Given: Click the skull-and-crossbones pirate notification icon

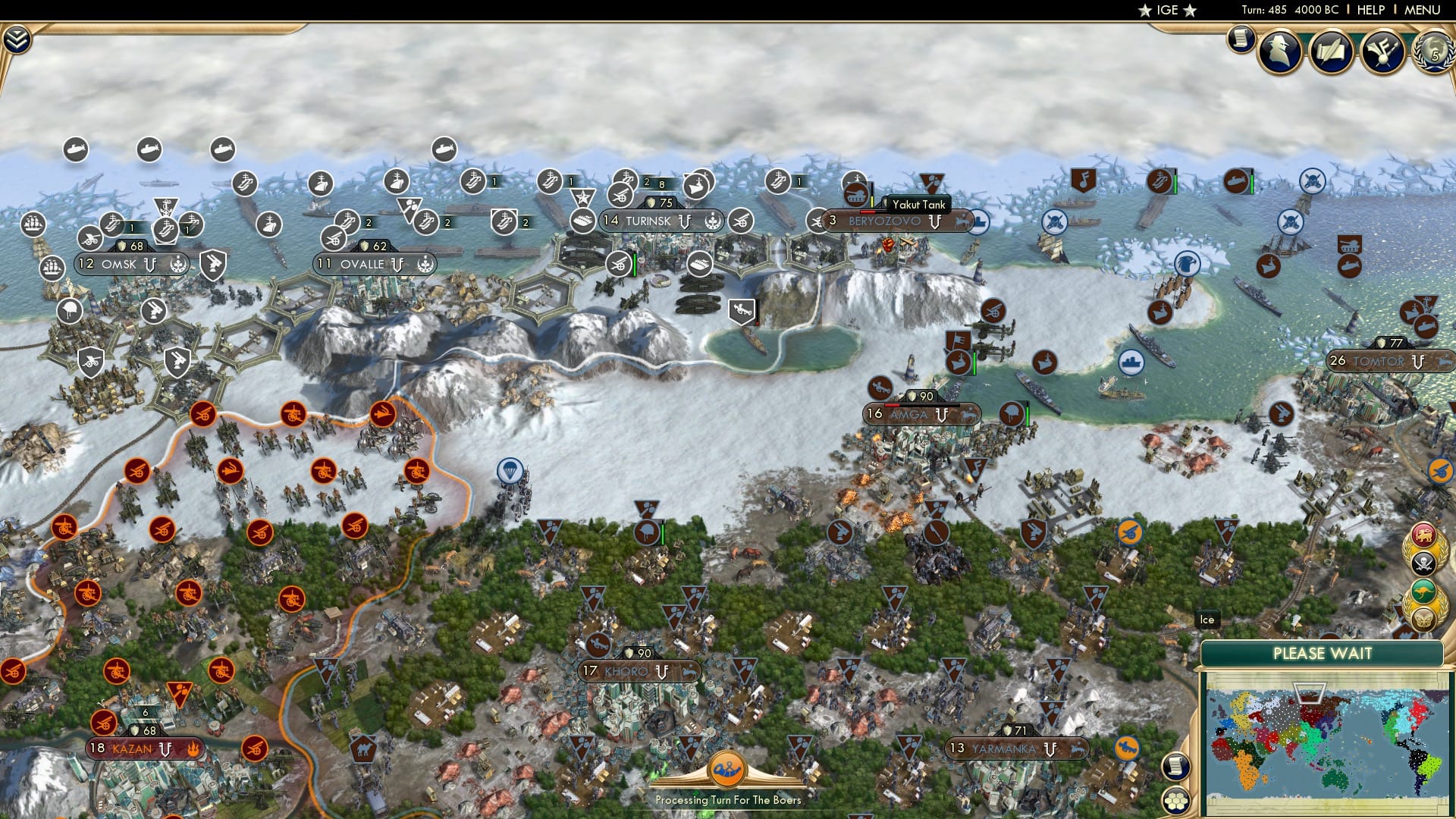Looking at the screenshot, I should [x=1423, y=563].
